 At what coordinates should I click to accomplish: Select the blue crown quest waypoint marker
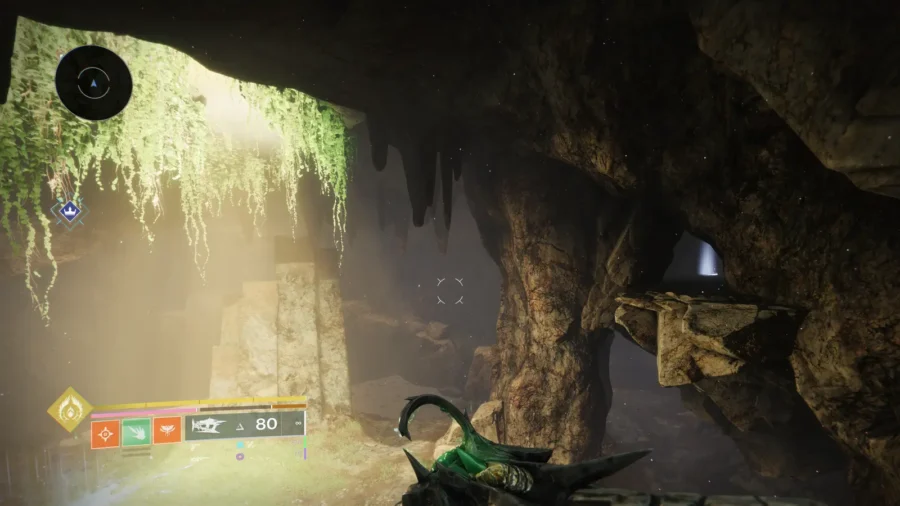[67, 212]
